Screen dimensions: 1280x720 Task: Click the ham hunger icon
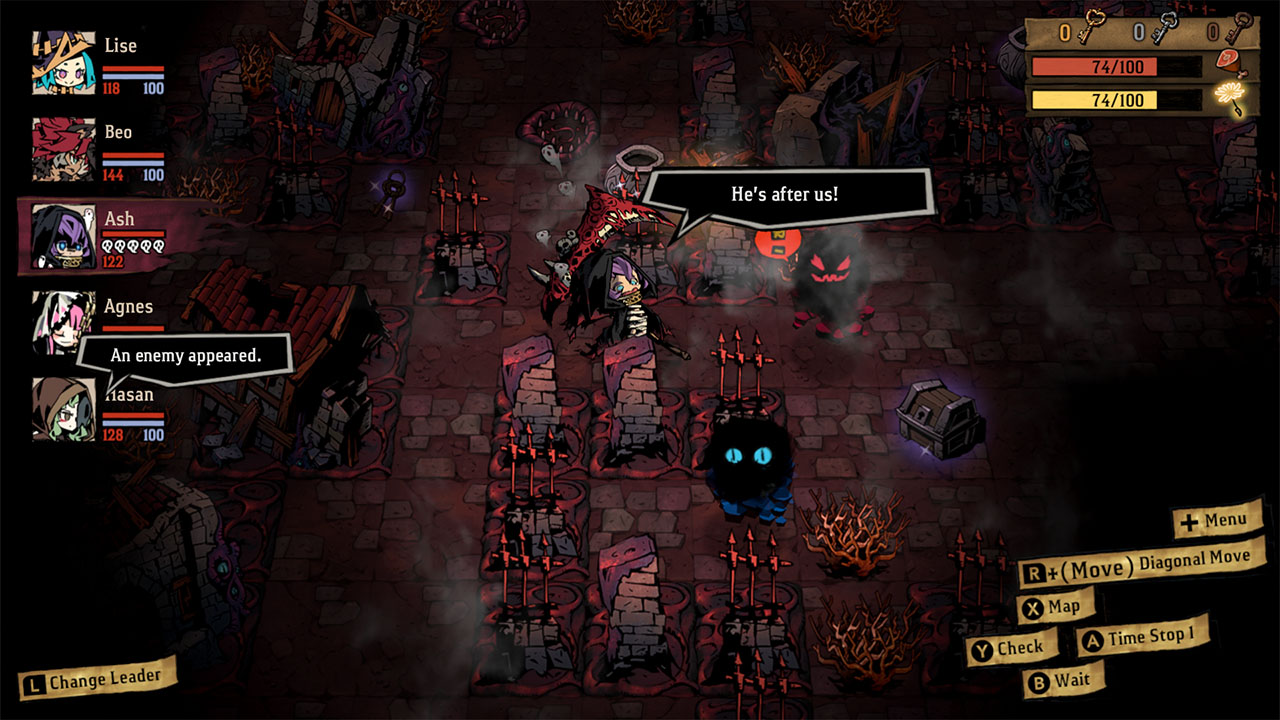pos(1228,64)
